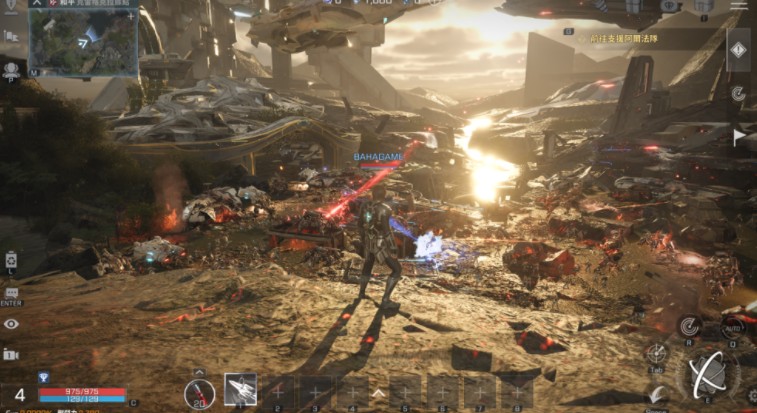Viewport: 757px width, 413px height.
Task: Open the minimap in the corner
Action: pyautogui.click(x=82, y=43)
